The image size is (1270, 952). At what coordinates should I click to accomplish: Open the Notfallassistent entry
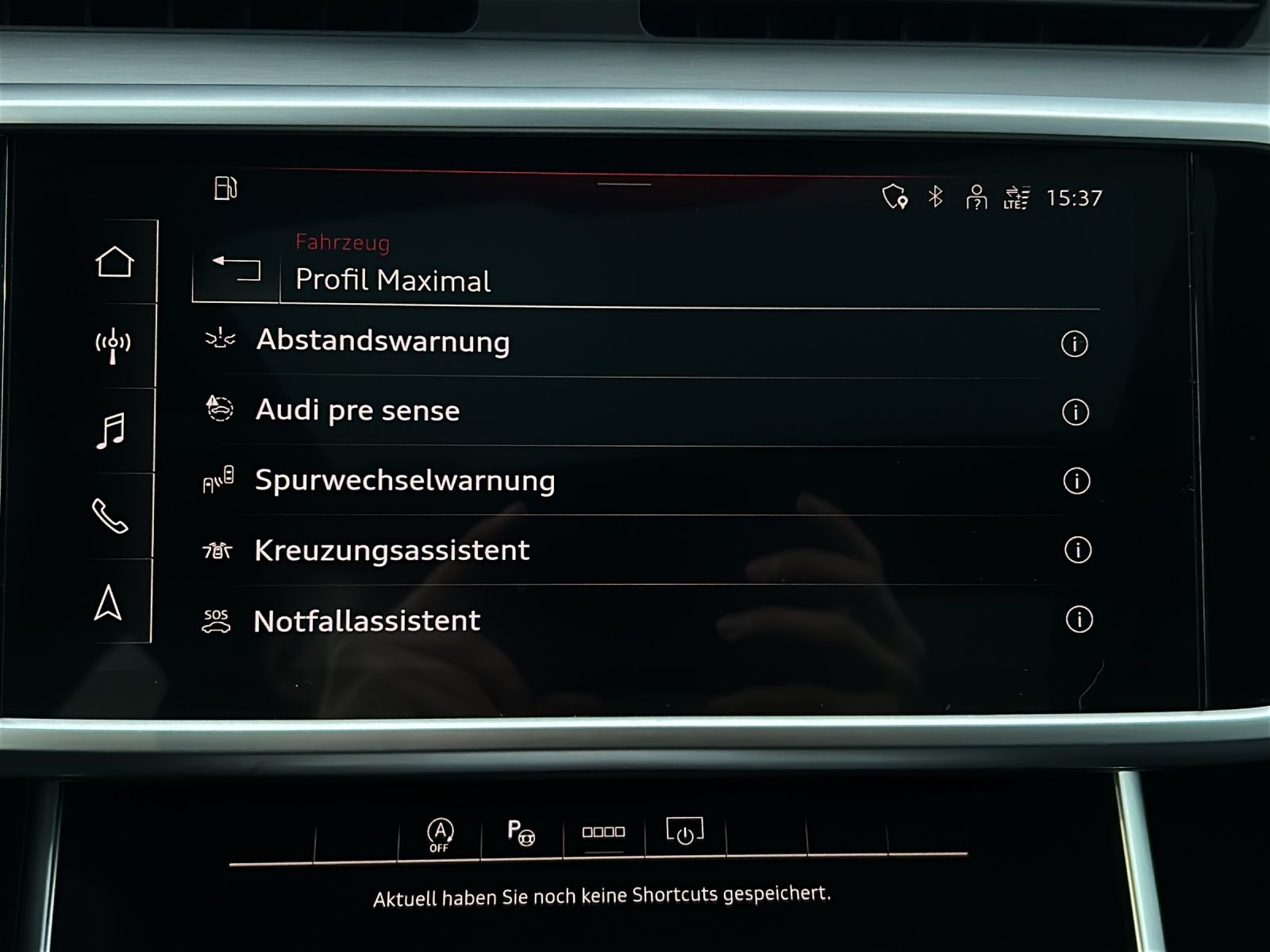(365, 620)
